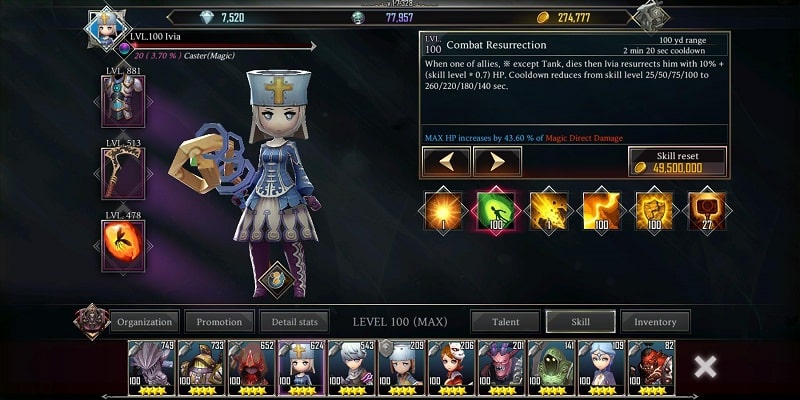
Task: Click the Skill reset button
Action: click(x=677, y=162)
